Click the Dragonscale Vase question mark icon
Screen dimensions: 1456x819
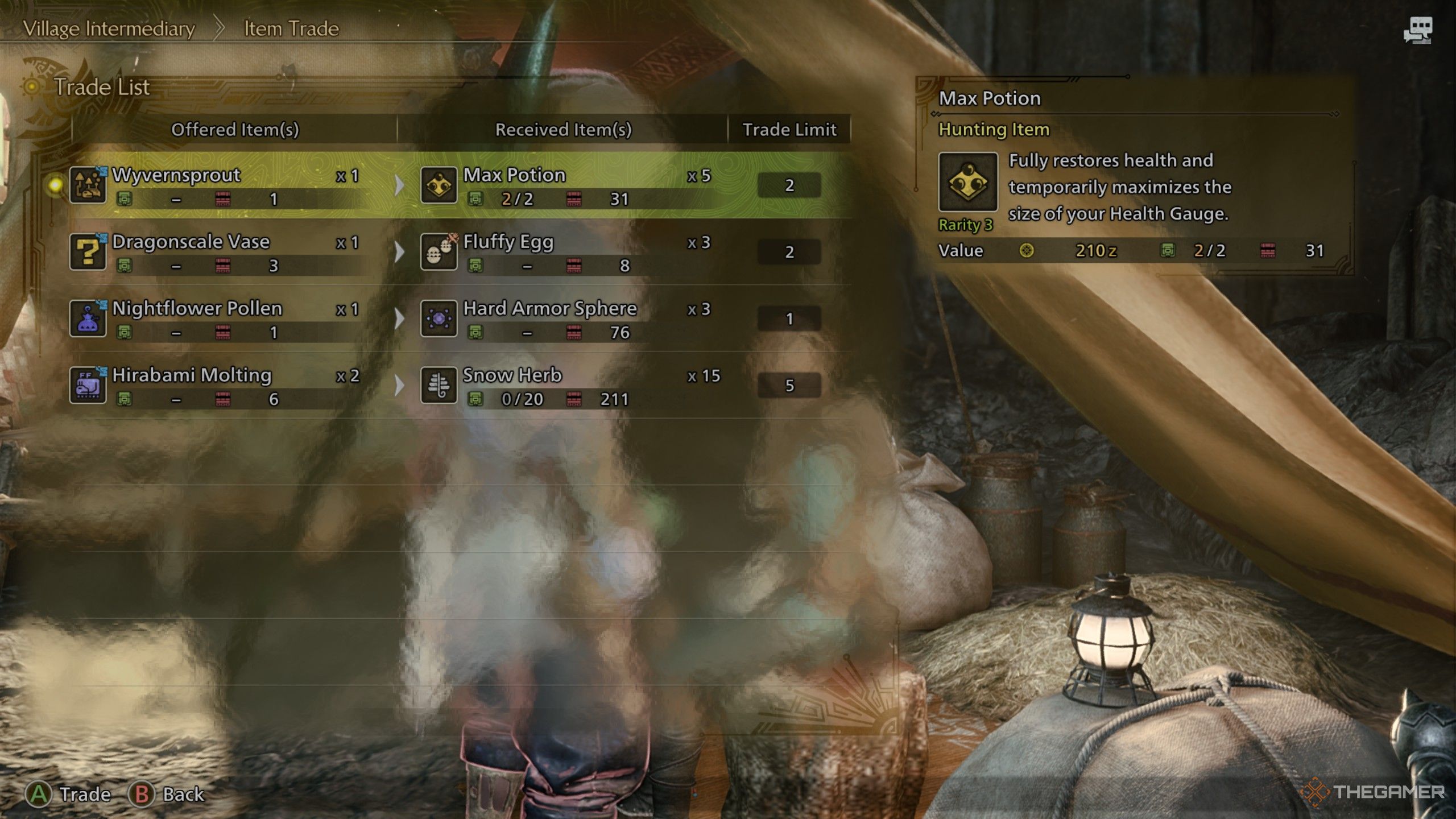pos(88,252)
